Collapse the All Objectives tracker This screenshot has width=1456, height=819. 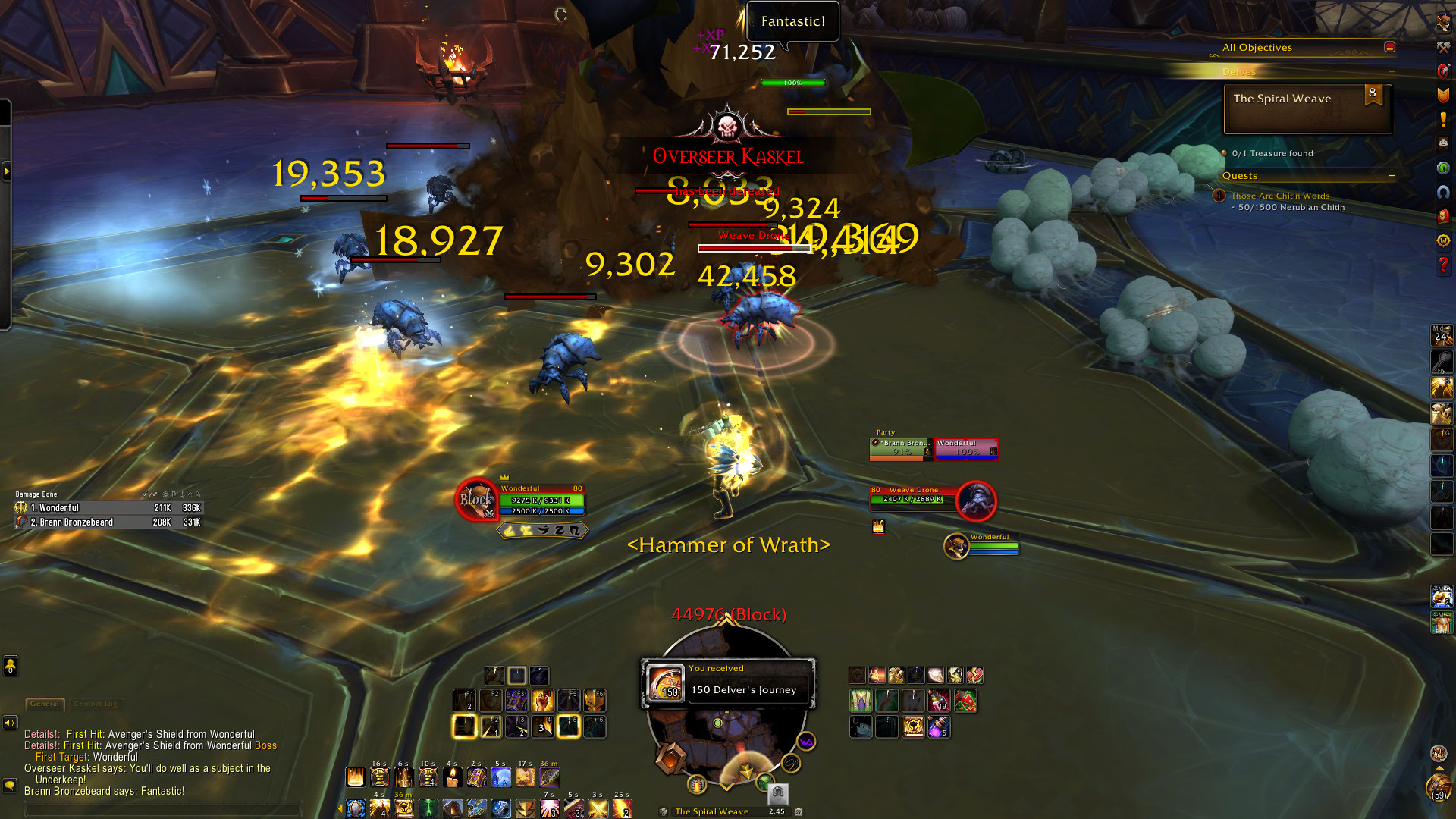coord(1389,47)
